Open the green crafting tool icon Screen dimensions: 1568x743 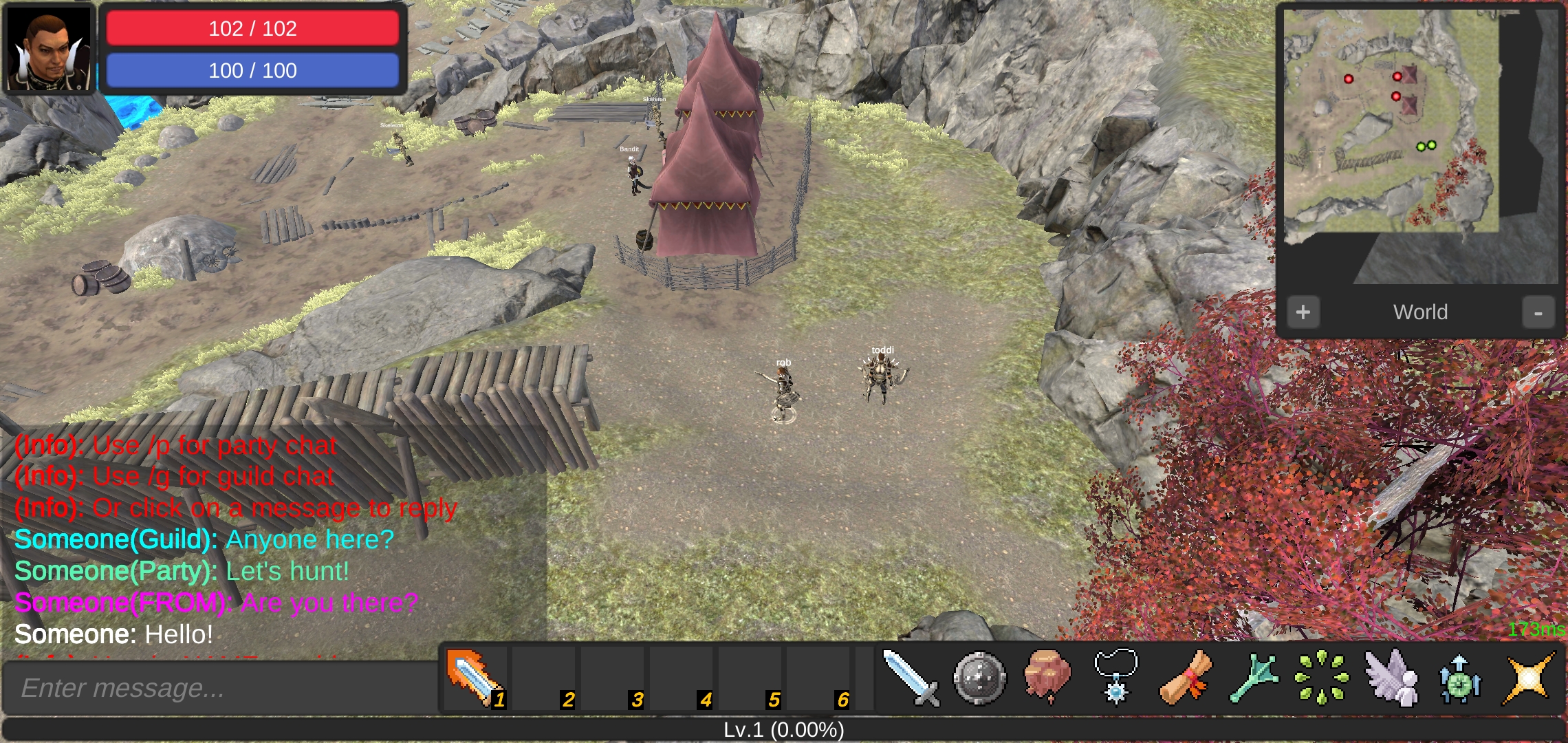(1254, 679)
